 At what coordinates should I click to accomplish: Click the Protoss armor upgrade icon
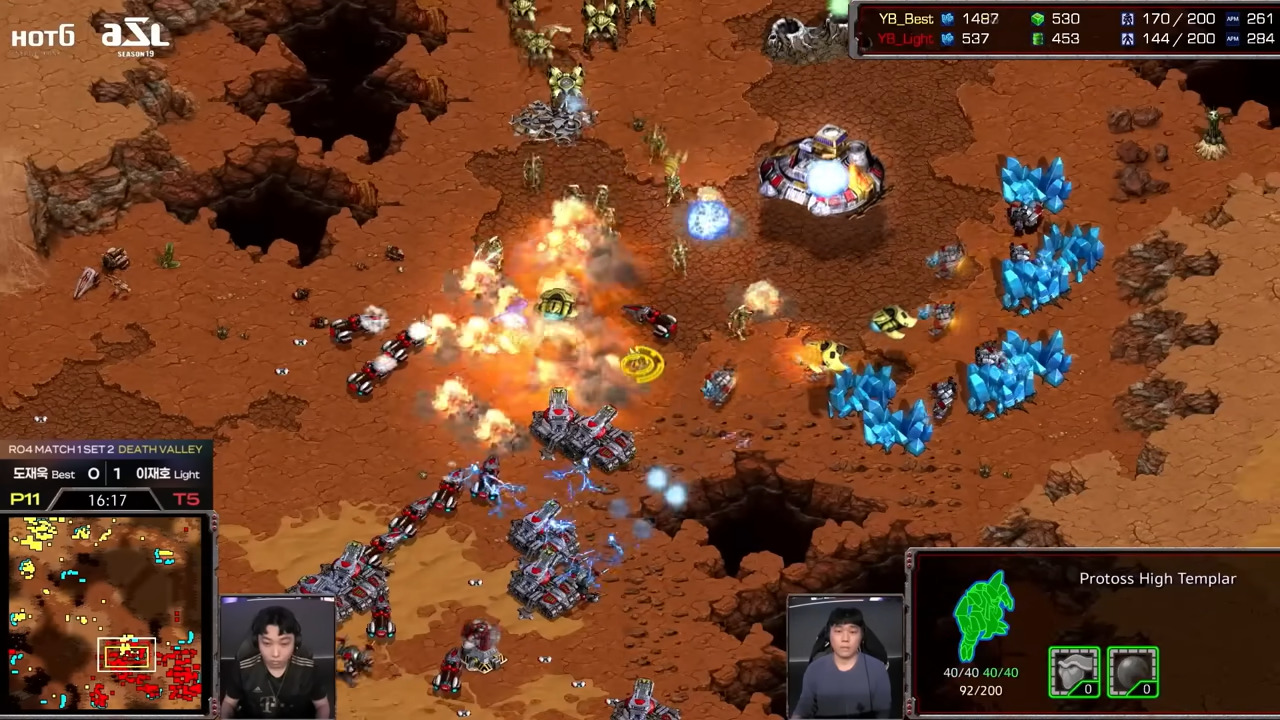1074,671
